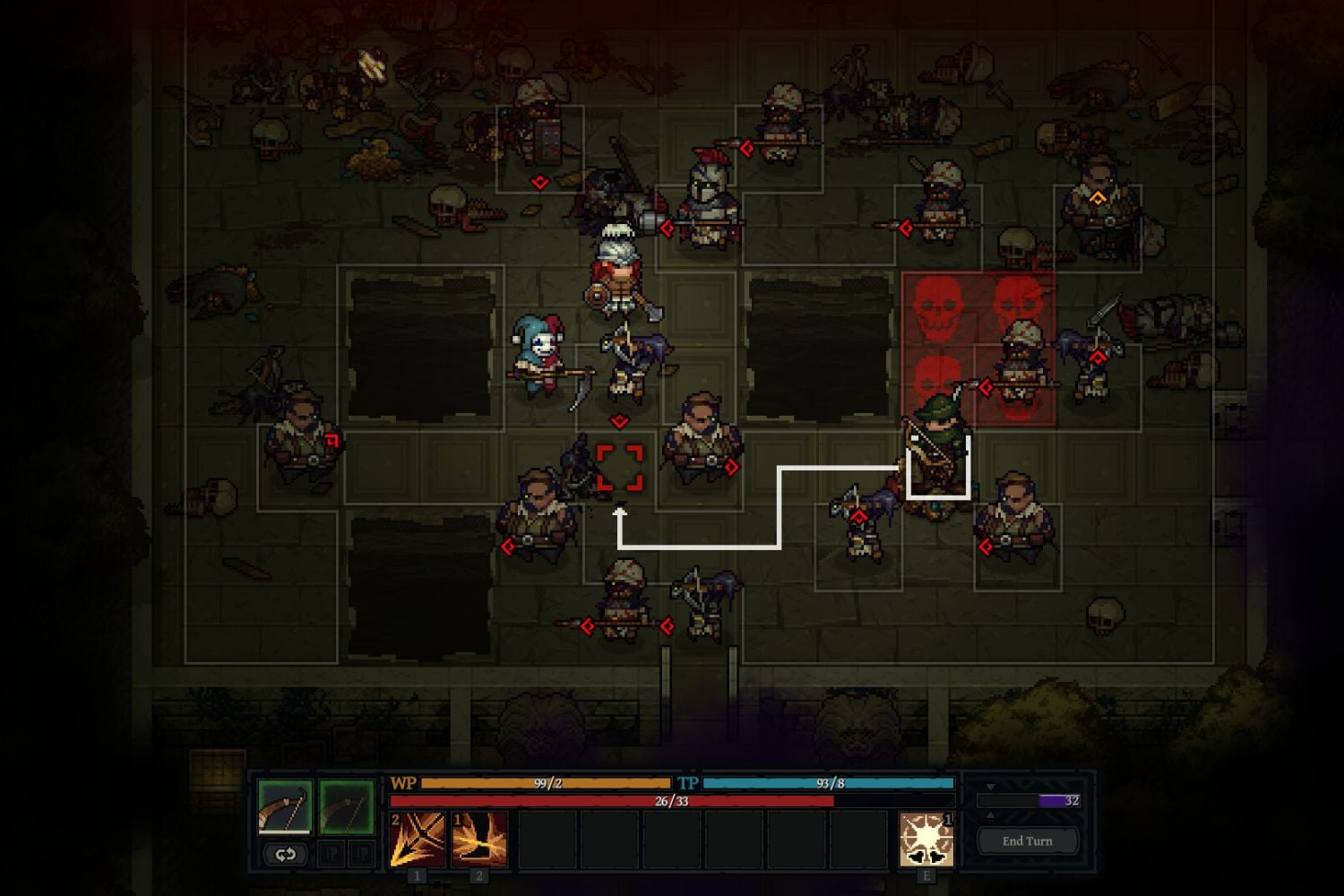Choose the dimmed secondary bow slot

coord(346,806)
